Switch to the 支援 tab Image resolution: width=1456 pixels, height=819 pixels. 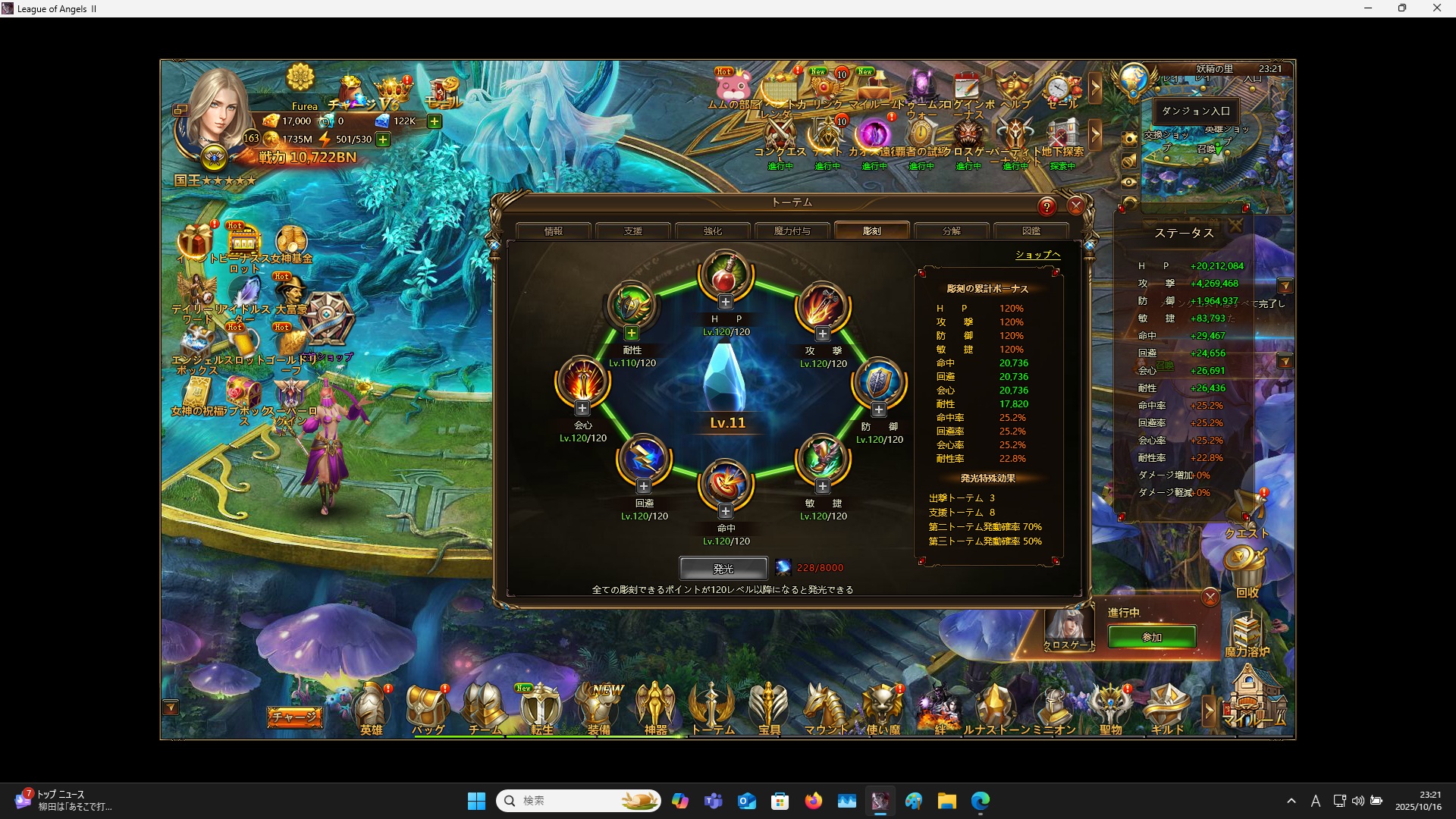633,231
